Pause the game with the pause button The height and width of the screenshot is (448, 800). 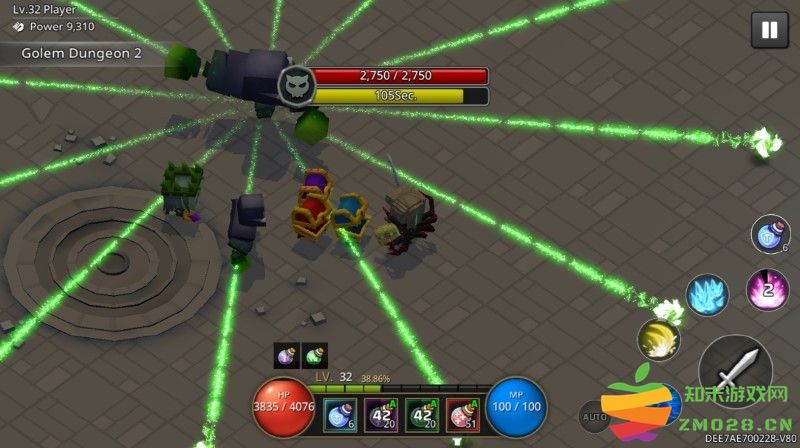point(769,30)
